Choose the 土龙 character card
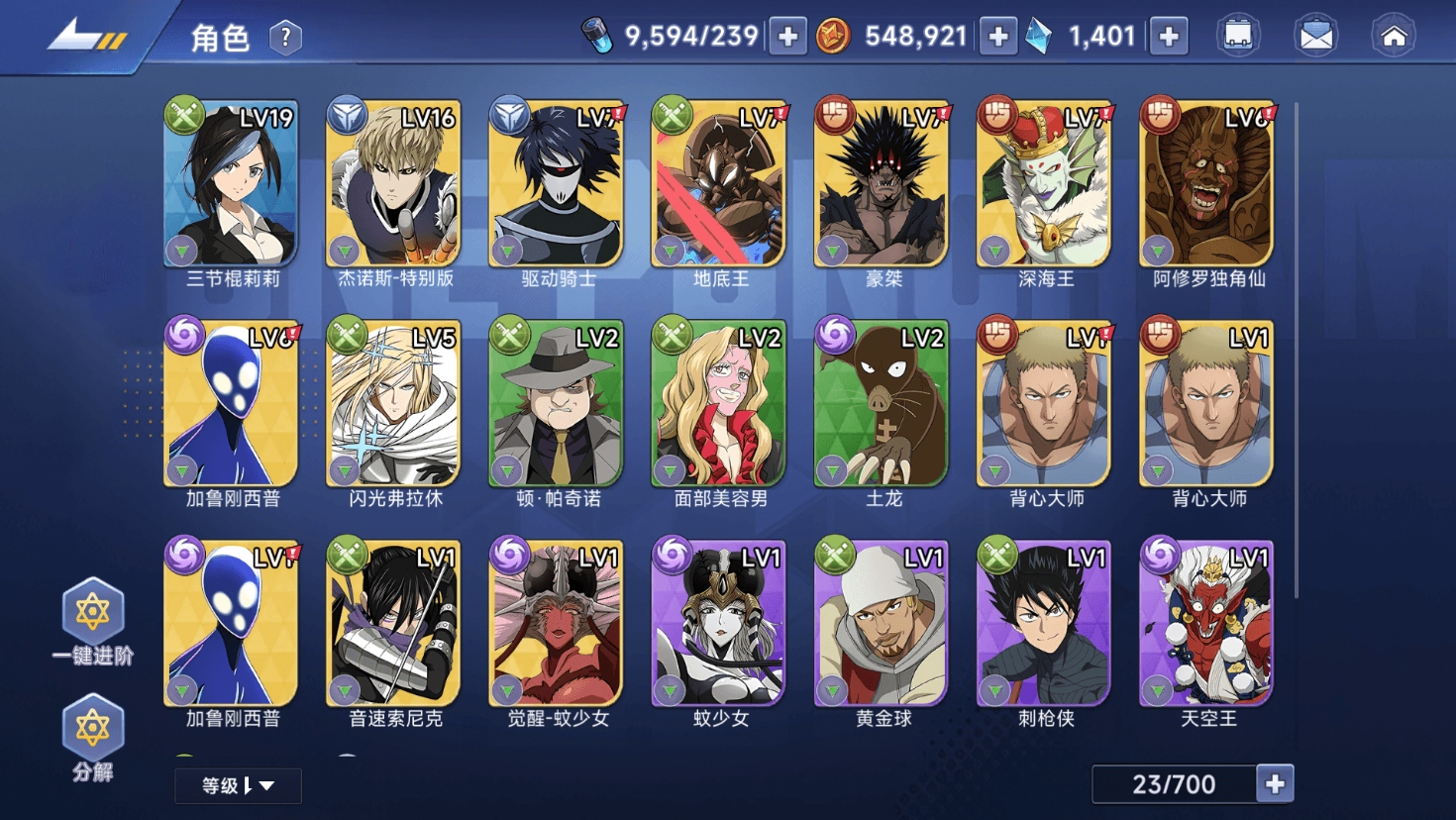 pos(882,404)
